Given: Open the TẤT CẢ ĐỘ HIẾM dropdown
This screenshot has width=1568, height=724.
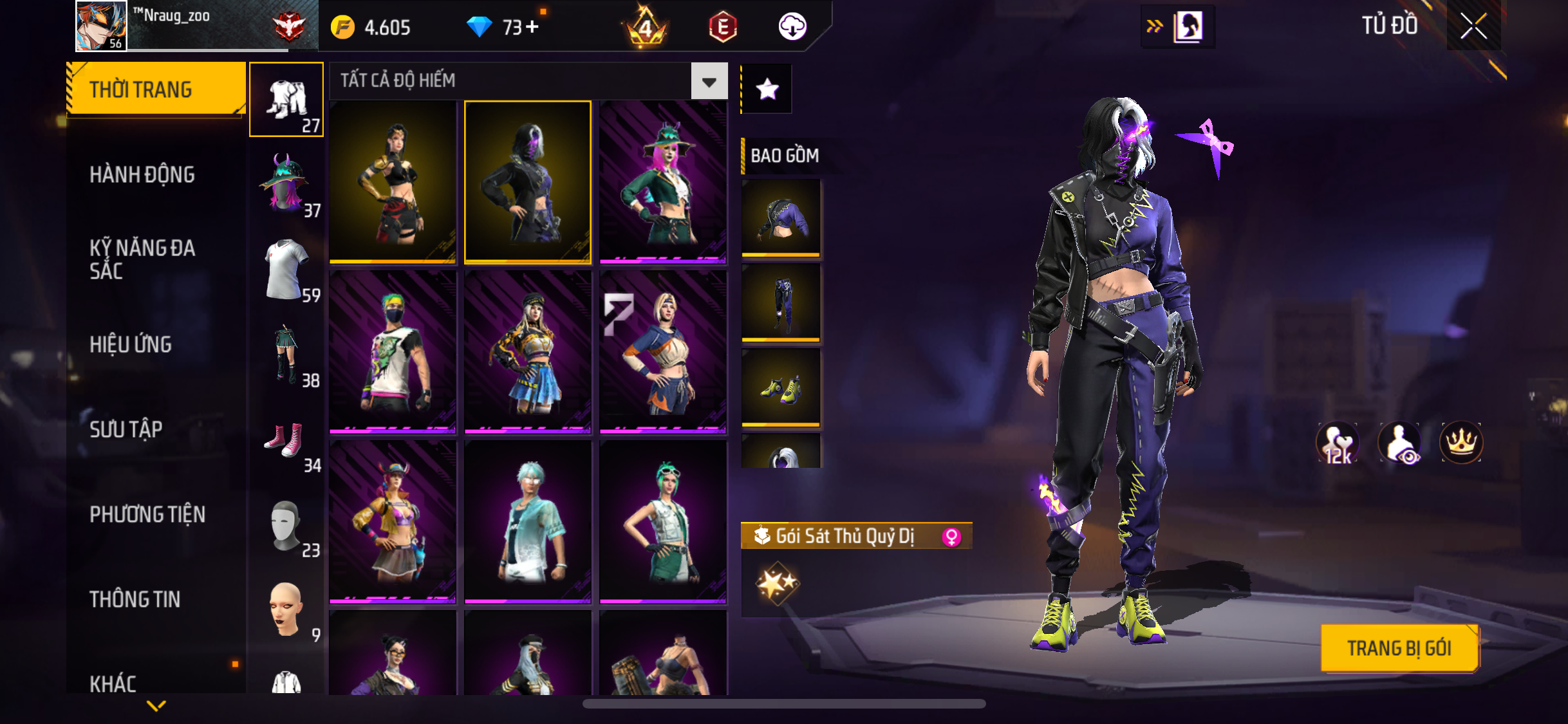Looking at the screenshot, I should [x=709, y=81].
